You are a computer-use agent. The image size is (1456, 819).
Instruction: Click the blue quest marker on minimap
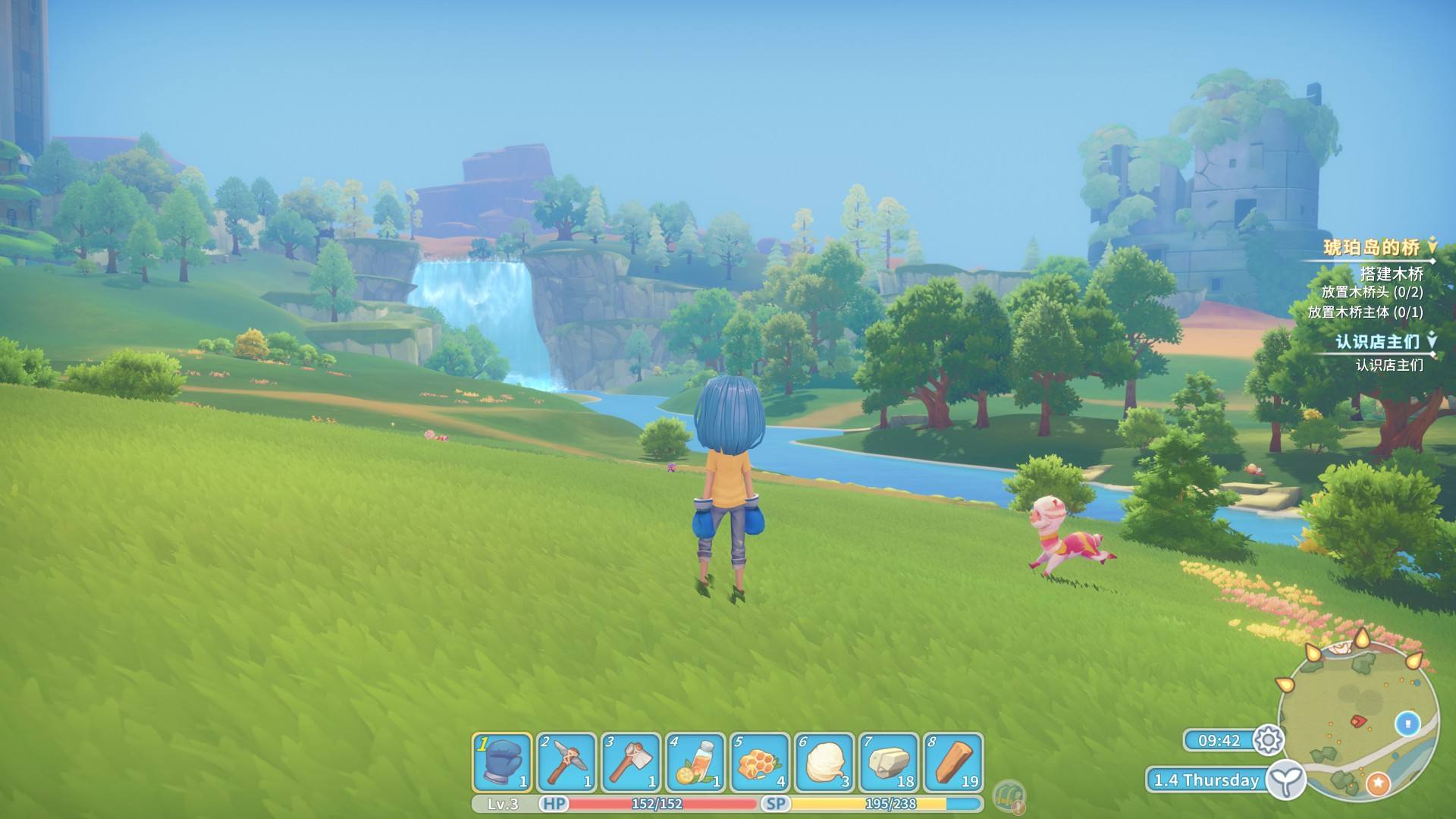click(1408, 723)
